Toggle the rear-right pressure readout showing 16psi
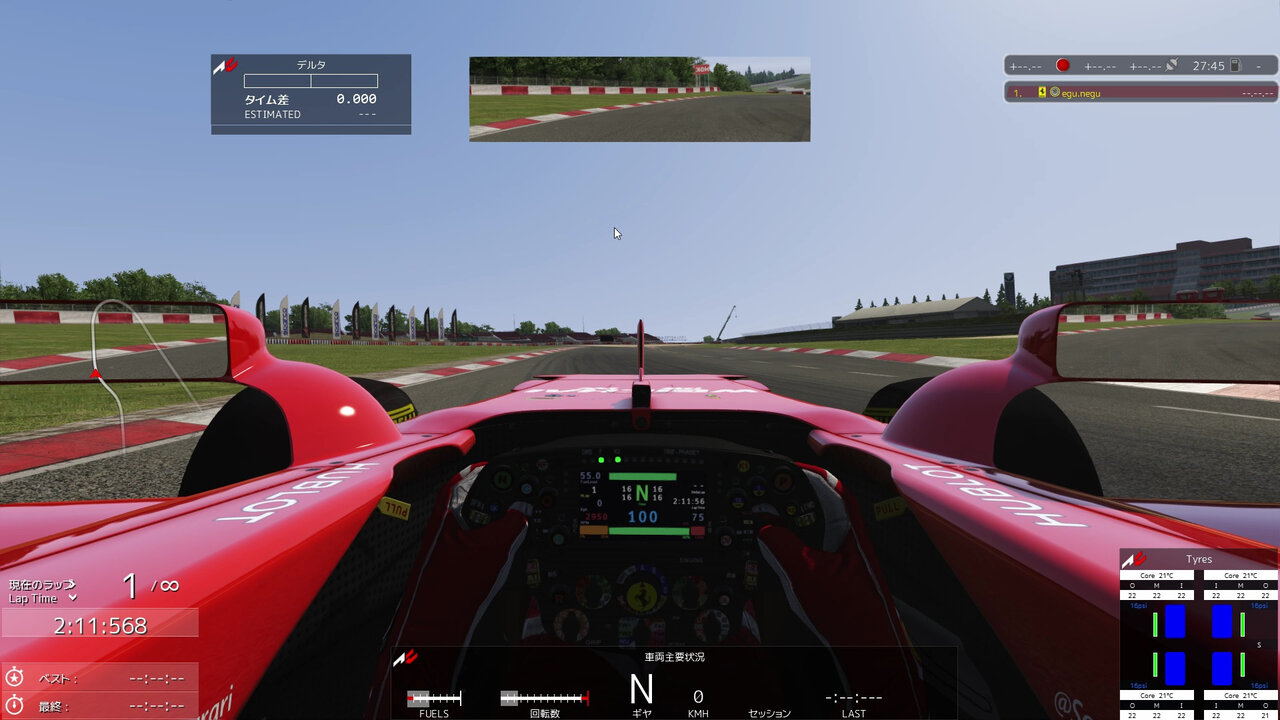The width and height of the screenshot is (1280, 720). click(x=1259, y=685)
